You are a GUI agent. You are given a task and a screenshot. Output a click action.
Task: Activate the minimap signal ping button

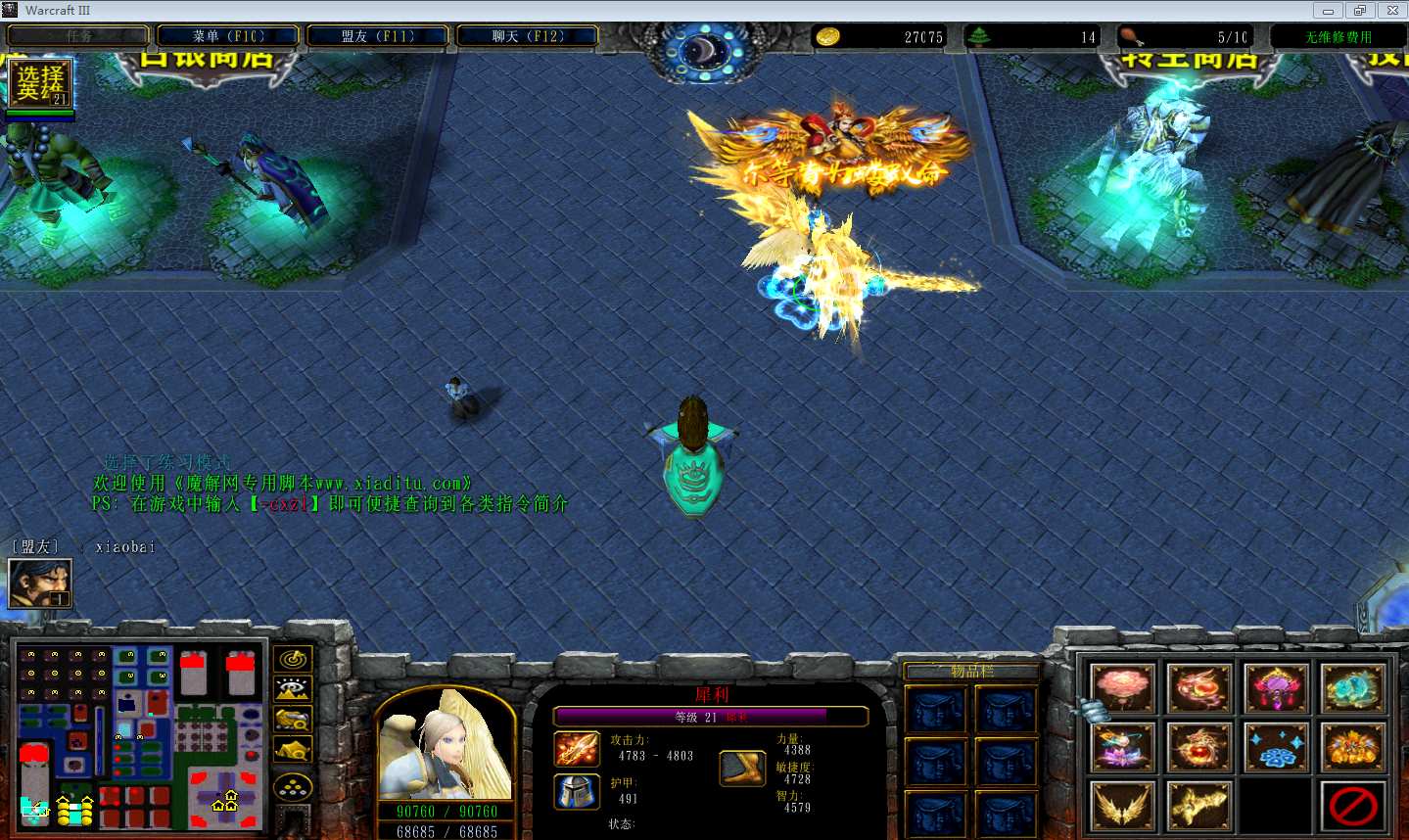293,659
